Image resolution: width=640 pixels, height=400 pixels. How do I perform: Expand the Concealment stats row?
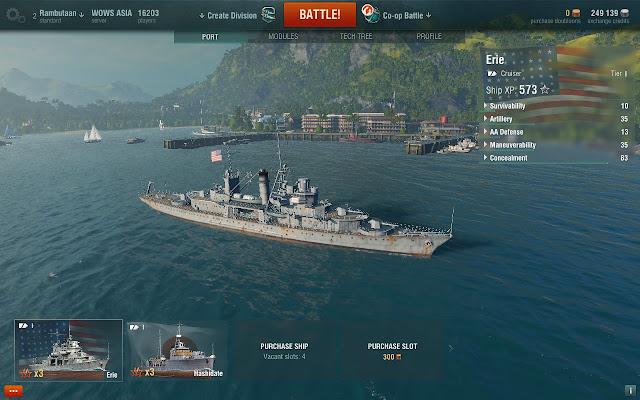(555, 157)
